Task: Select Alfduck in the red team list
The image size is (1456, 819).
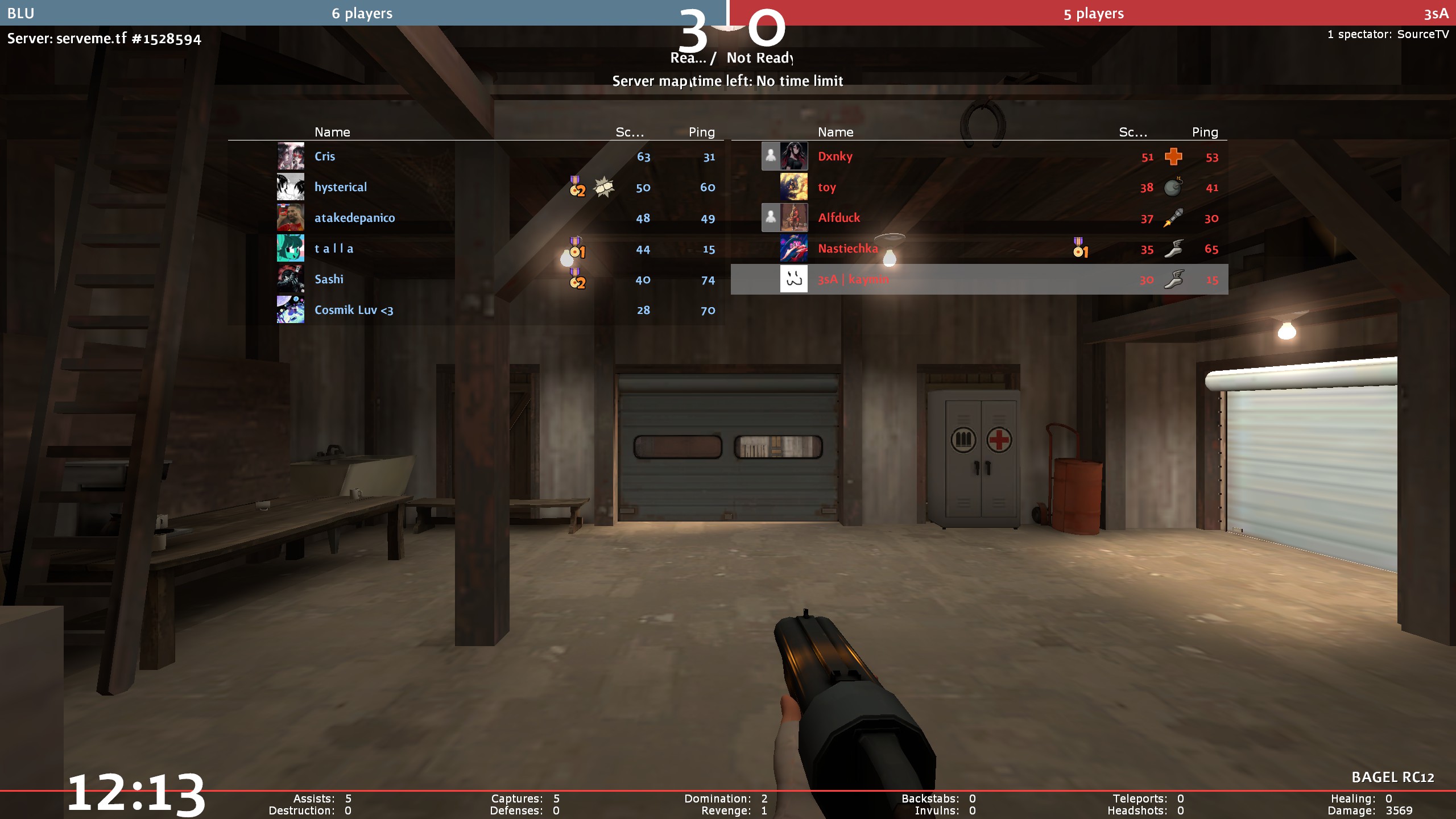Action: [839, 218]
